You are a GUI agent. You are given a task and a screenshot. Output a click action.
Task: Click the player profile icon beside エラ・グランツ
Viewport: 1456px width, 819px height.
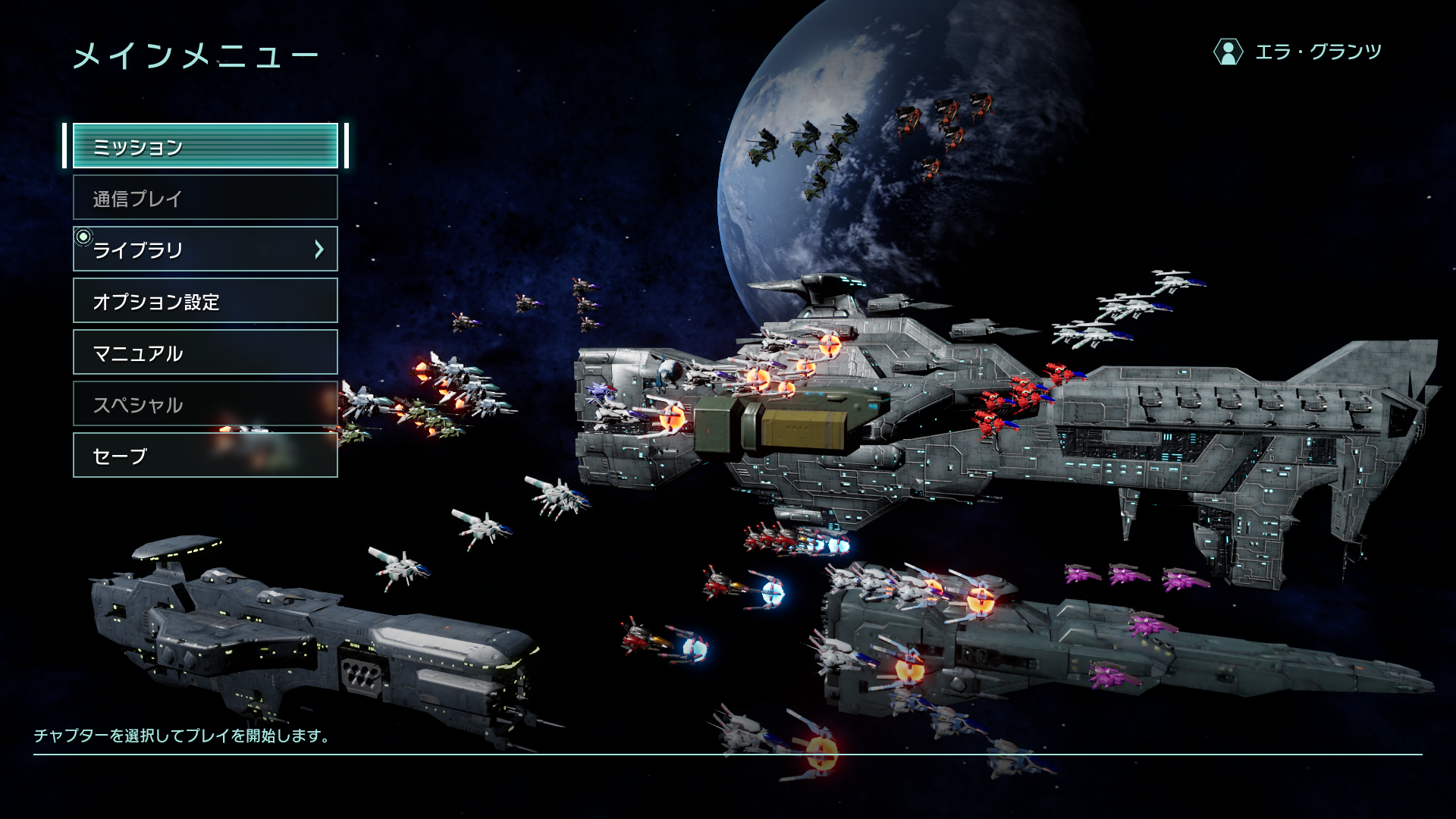[1228, 52]
